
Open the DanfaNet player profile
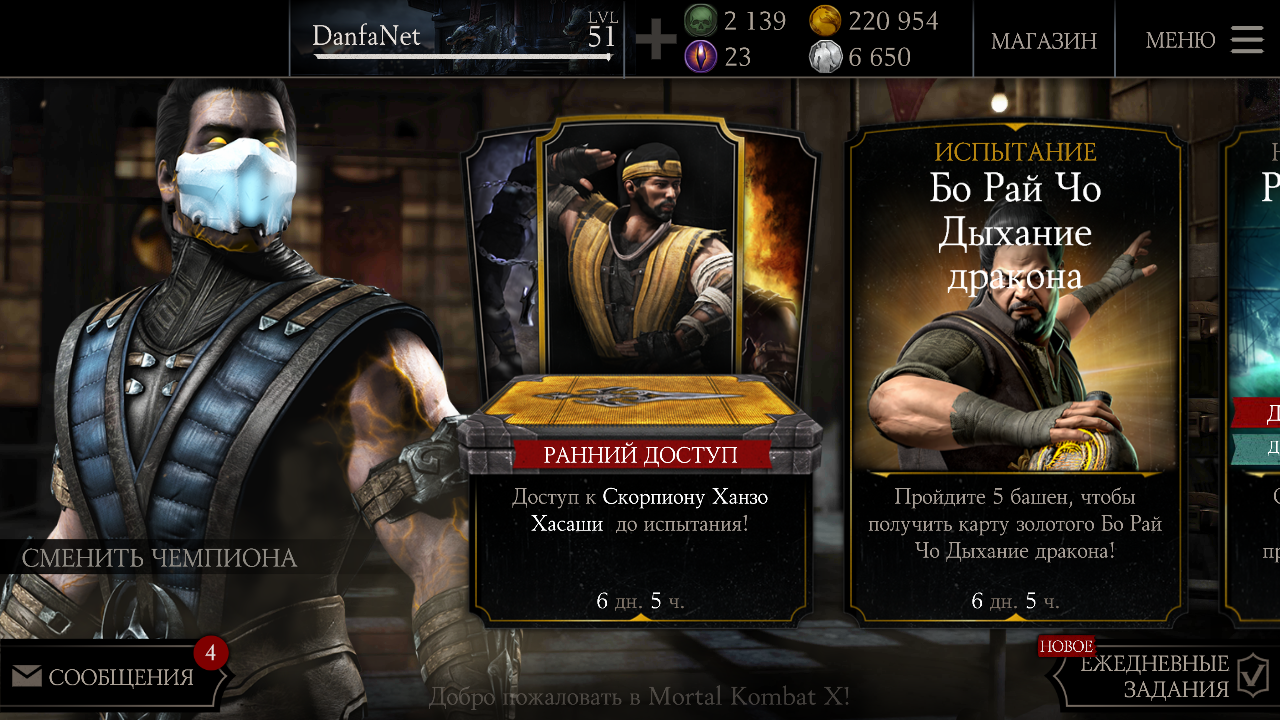point(457,39)
